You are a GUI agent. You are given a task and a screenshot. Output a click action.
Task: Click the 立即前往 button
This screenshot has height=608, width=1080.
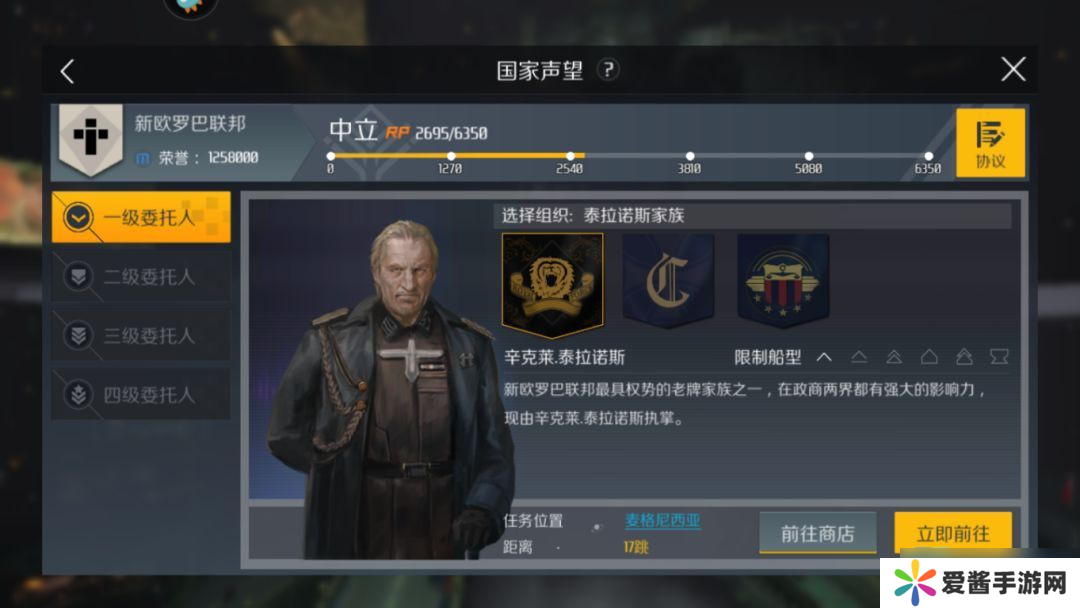click(952, 533)
